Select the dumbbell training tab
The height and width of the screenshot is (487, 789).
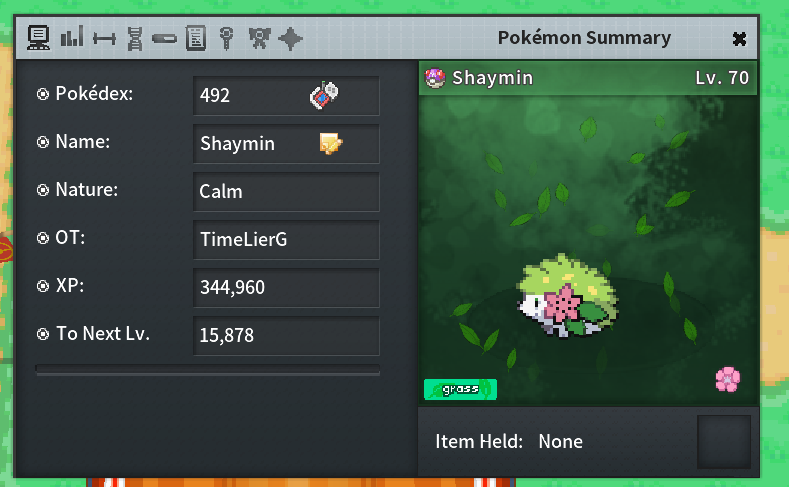103,38
